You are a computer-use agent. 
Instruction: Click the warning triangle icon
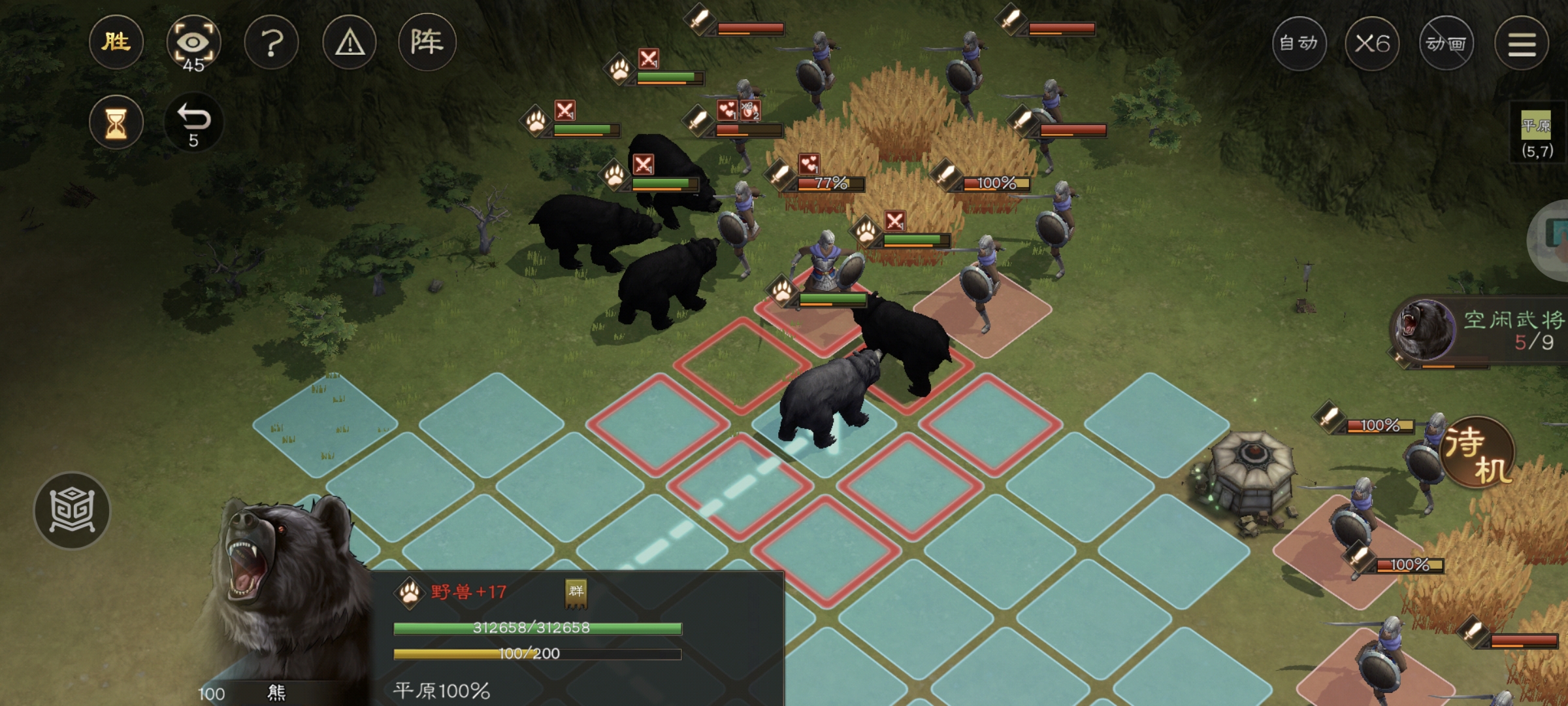(350, 43)
